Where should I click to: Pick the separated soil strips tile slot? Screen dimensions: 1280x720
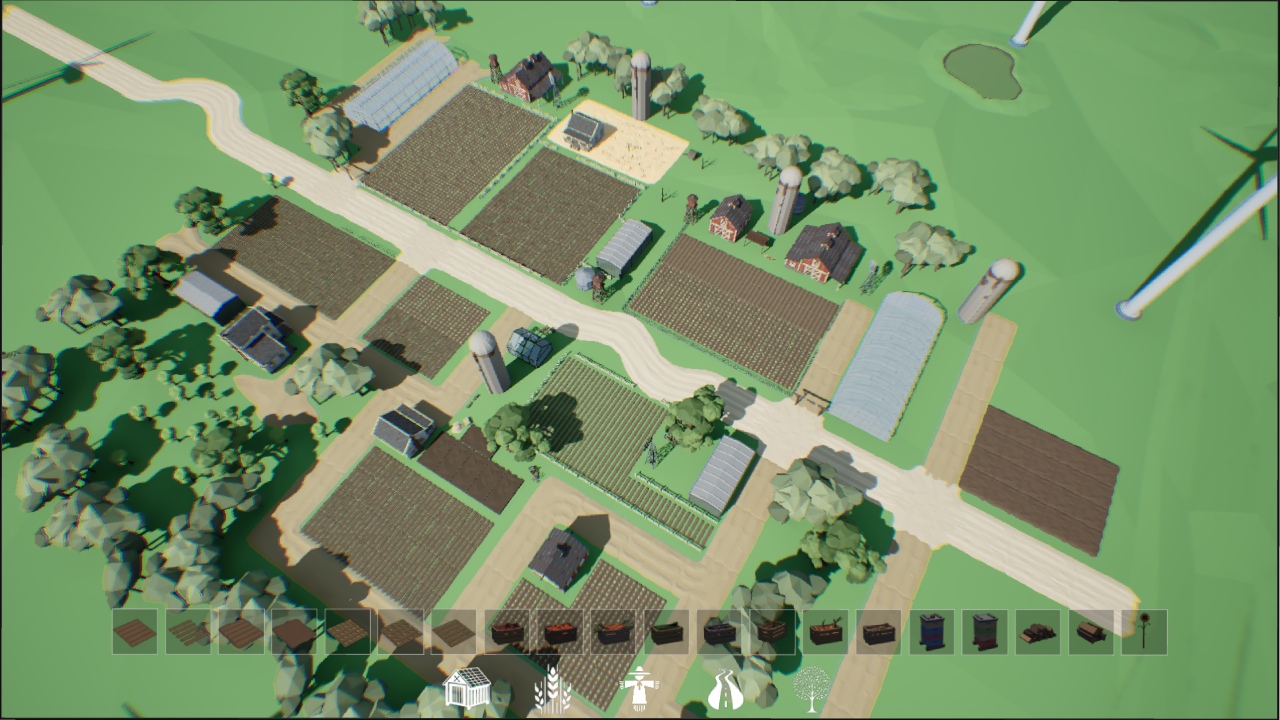[189, 632]
